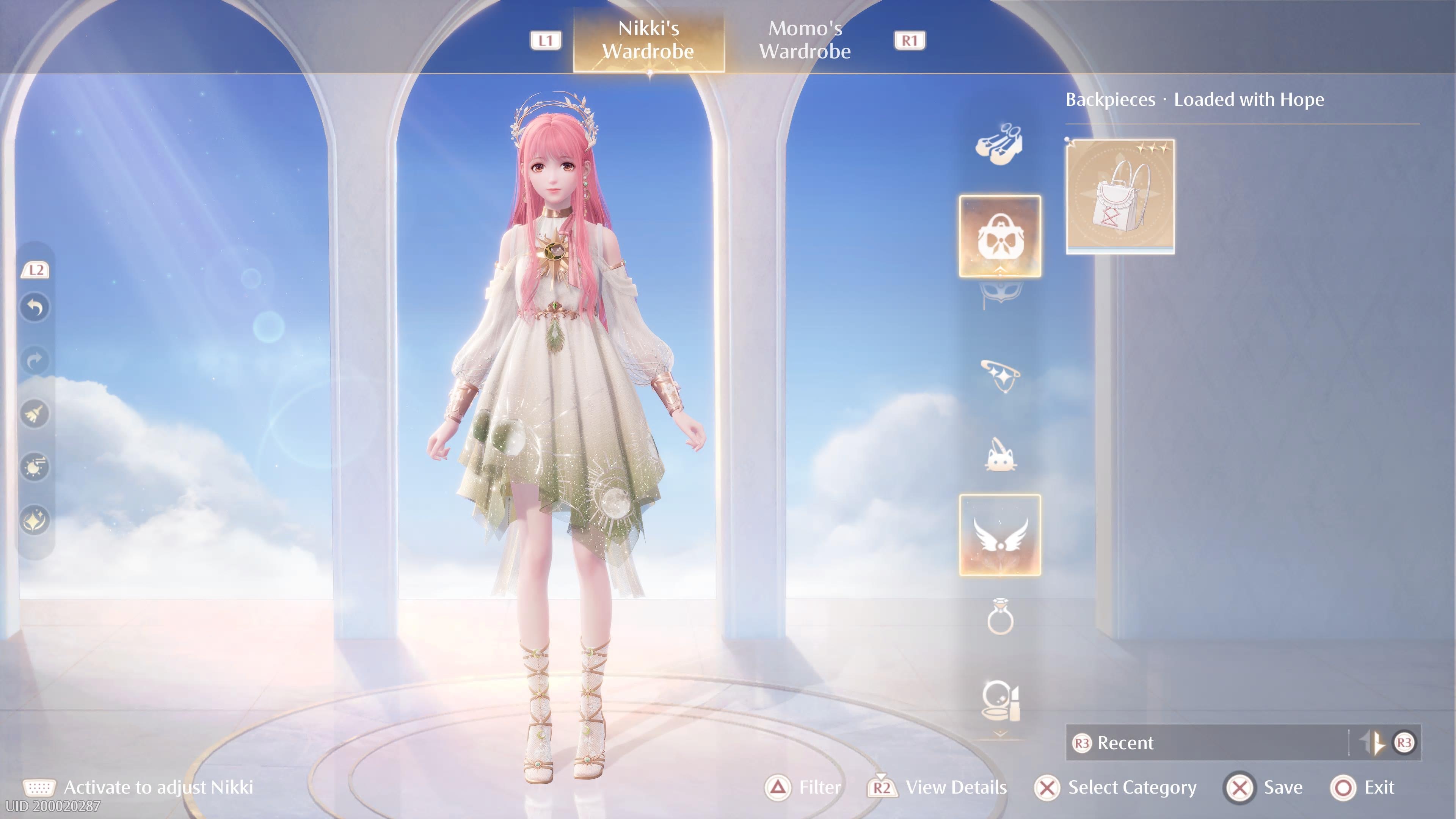Select the cat-shaped bag category
Image resolution: width=1456 pixels, height=819 pixels.
pyautogui.click(x=999, y=455)
